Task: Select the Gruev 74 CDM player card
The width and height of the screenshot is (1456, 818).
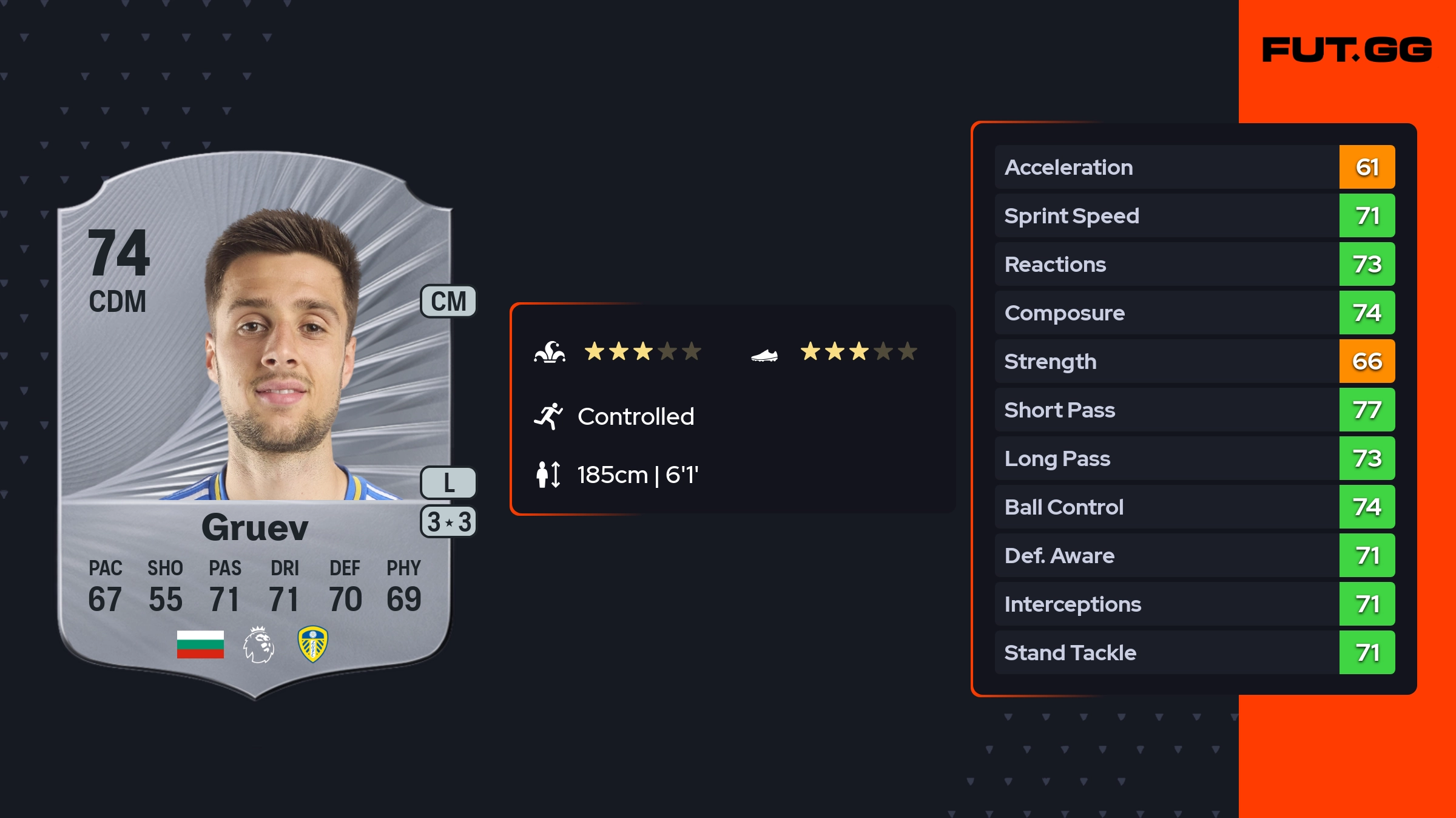Action: pos(255,425)
